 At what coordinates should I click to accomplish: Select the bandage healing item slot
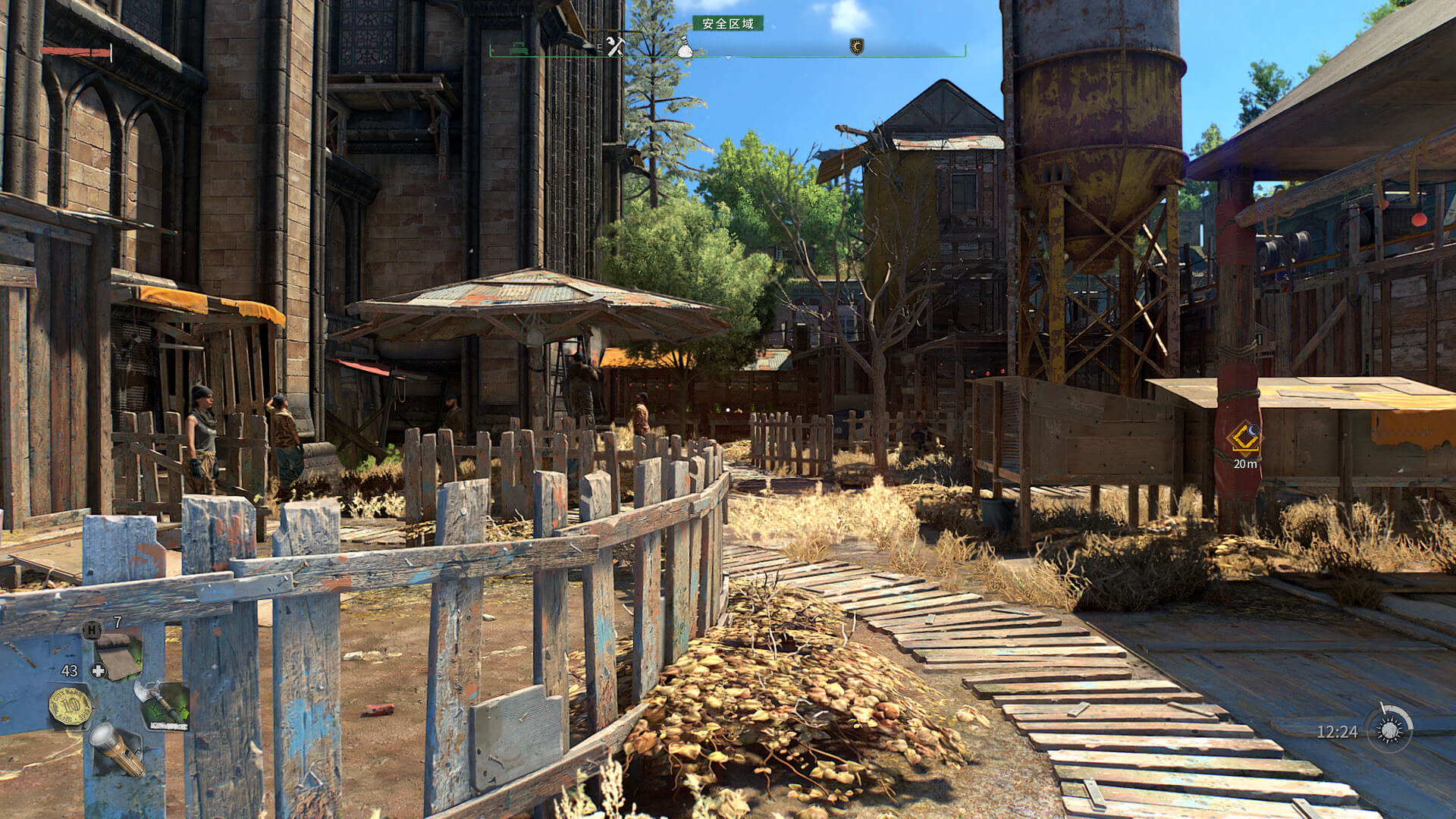119,655
